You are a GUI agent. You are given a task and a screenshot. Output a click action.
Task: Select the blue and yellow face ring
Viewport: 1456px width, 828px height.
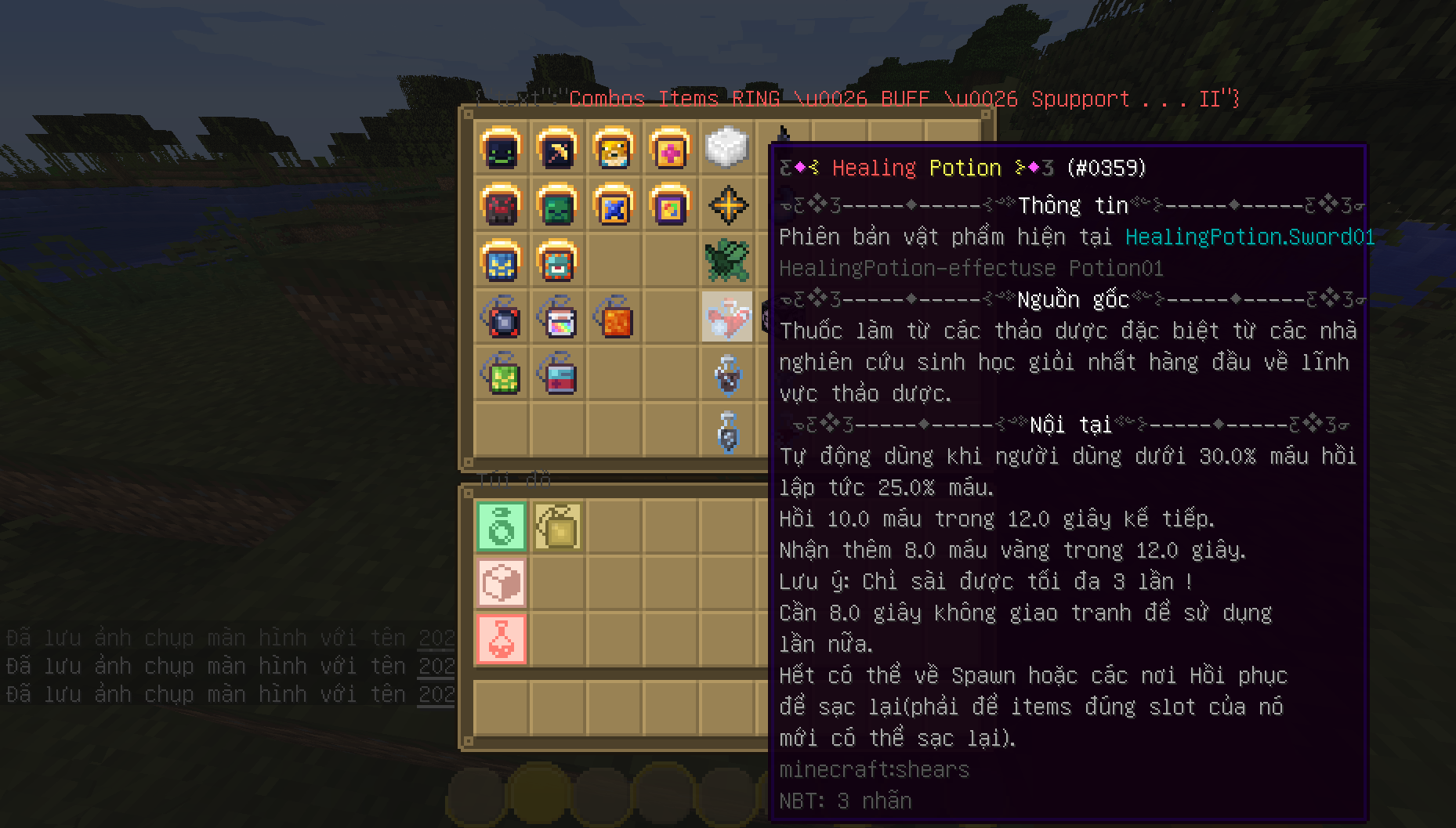click(501, 262)
